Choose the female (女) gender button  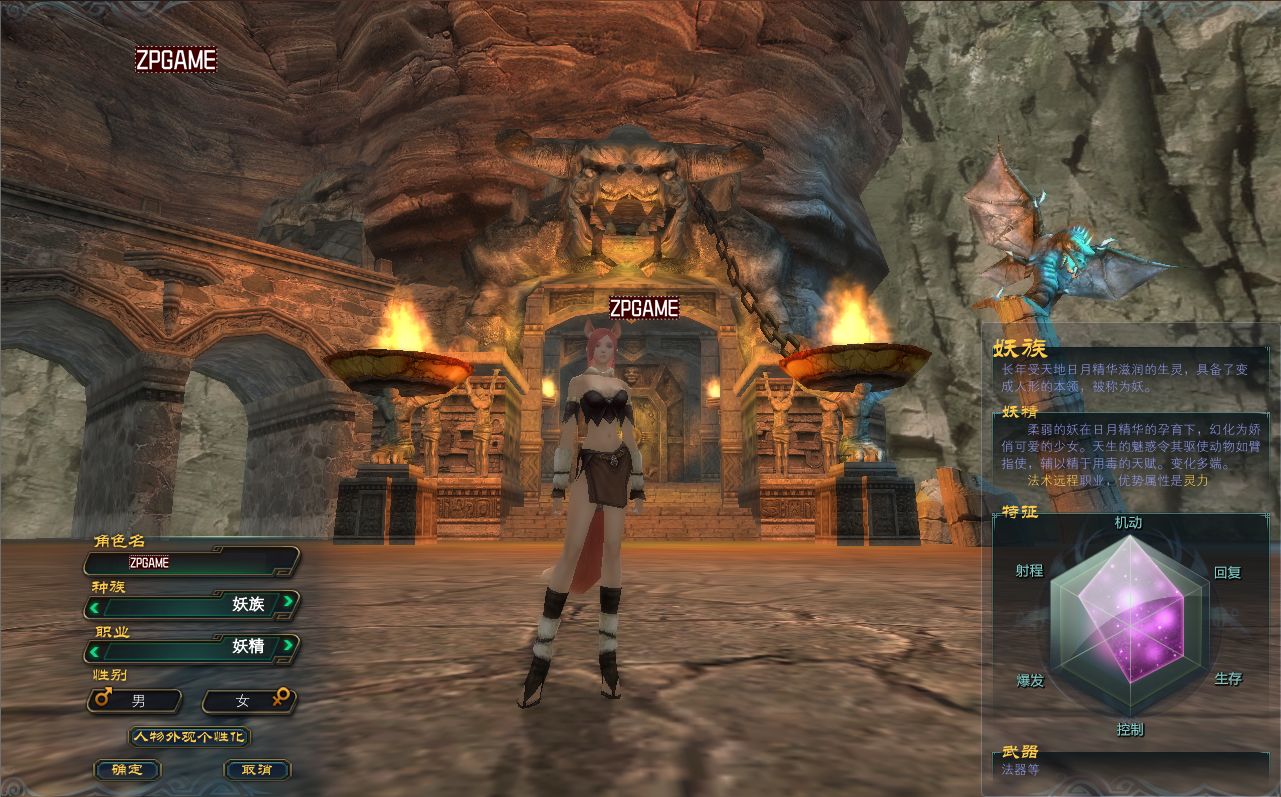tap(248, 701)
